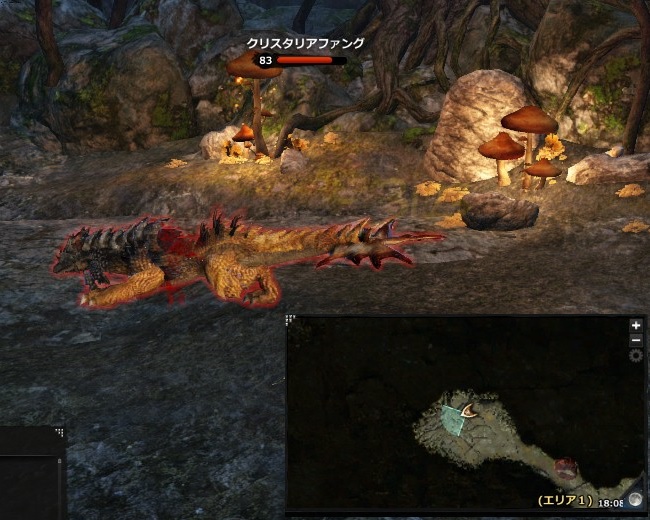Image resolution: width=650 pixels, height=520 pixels.
Task: Zoom out the minimap with the minus button
Action: coord(636,340)
